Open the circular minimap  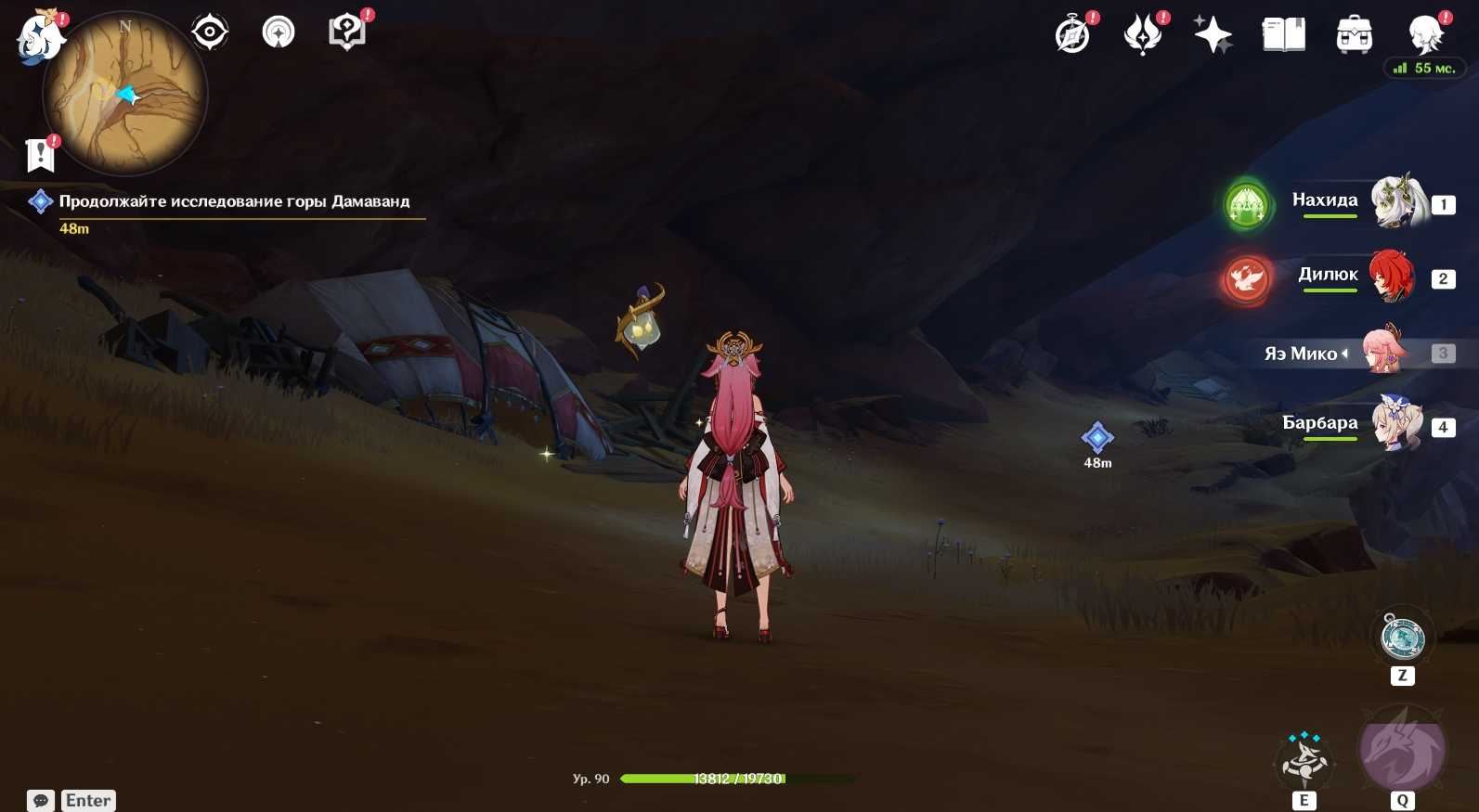click(125, 94)
